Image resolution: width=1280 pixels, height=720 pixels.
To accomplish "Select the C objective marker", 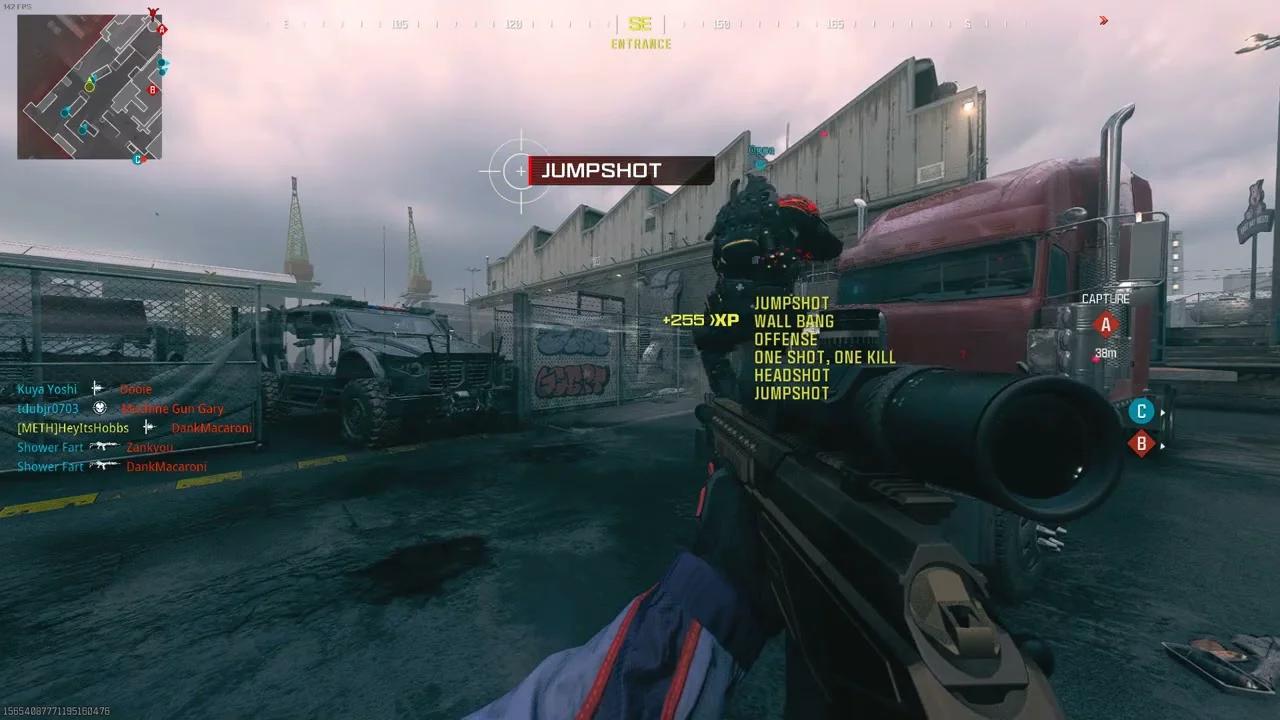I will (1140, 411).
